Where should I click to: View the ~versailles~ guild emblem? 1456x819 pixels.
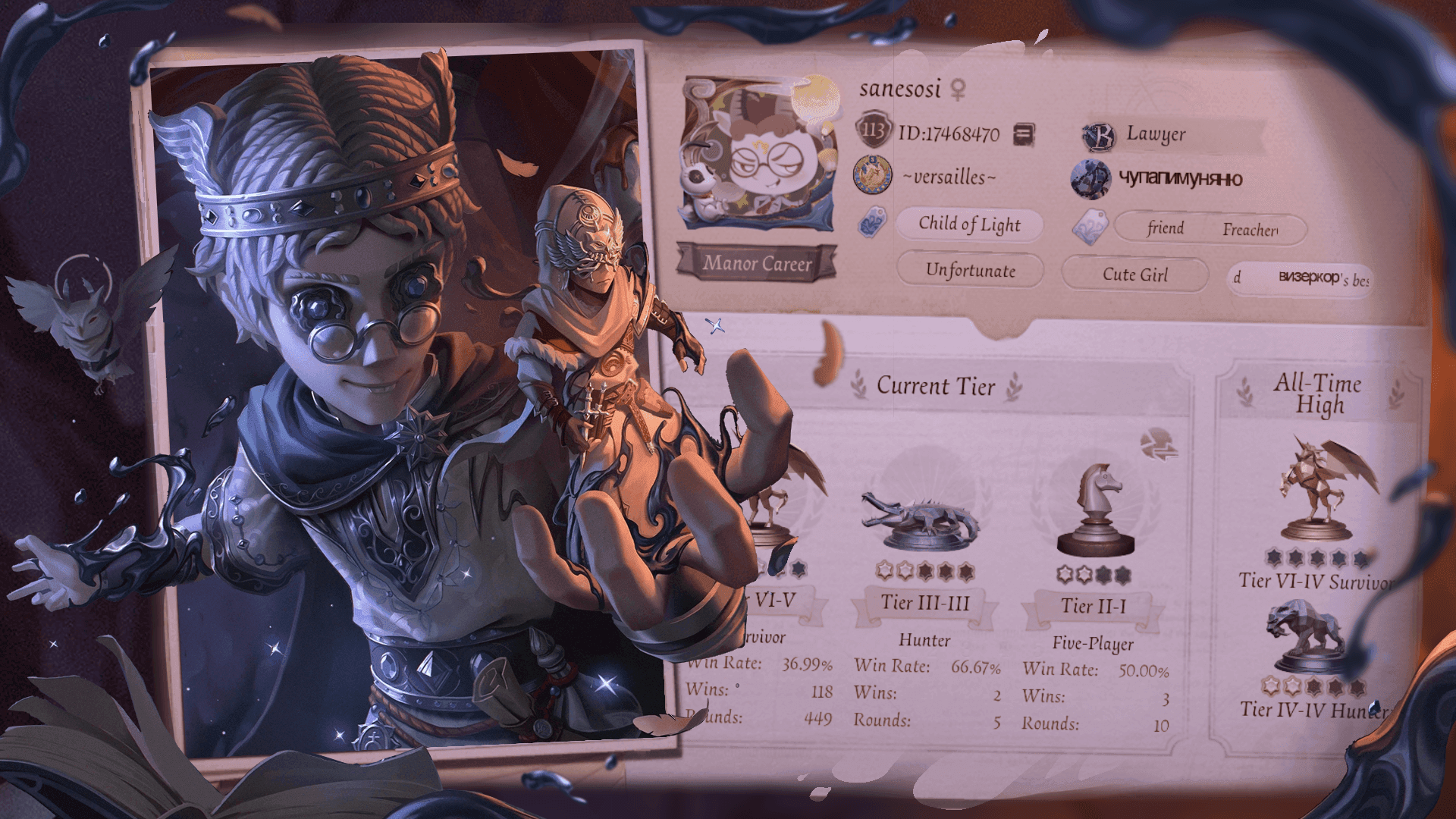(x=874, y=175)
